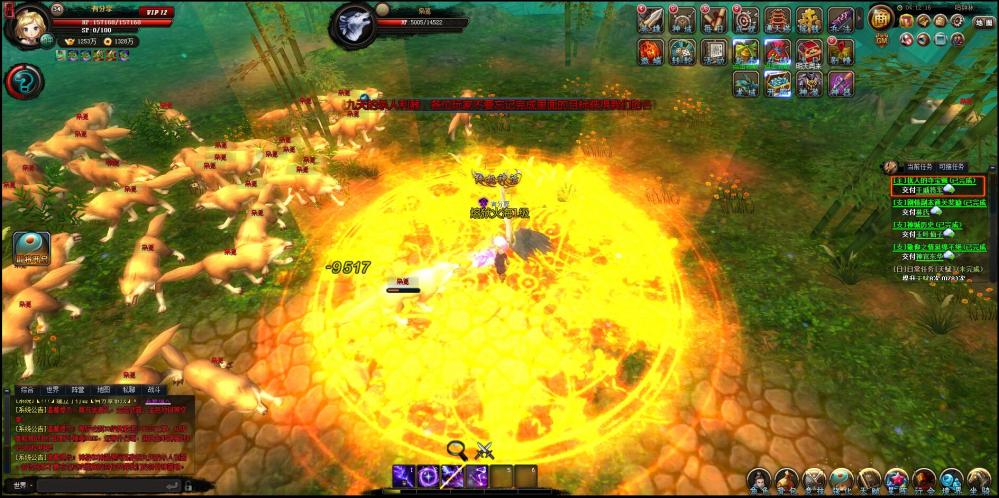The image size is (999, 498).
Task: Open the 地图 map button
Action: coord(982,22)
